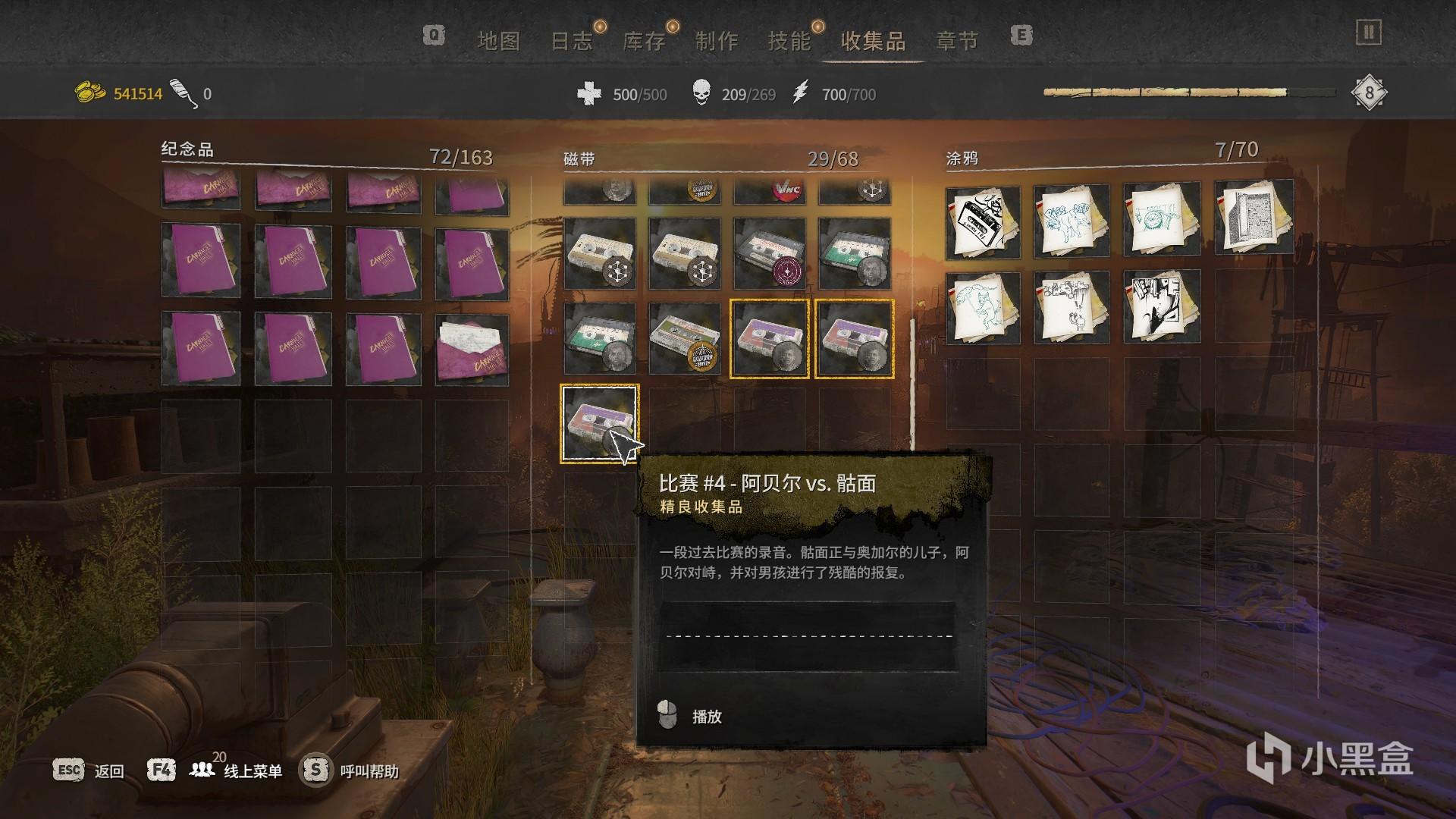Select the 制作 tab
This screenshot has height=819, width=1456.
pyautogui.click(x=717, y=41)
